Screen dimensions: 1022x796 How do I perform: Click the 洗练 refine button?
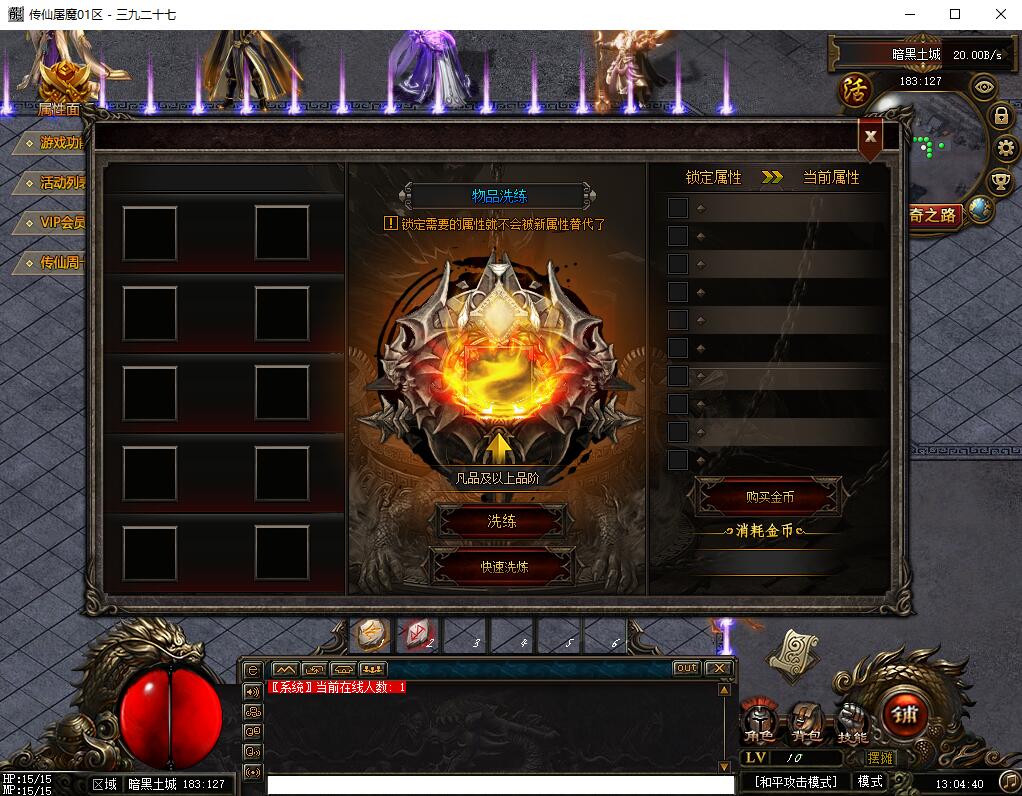502,521
